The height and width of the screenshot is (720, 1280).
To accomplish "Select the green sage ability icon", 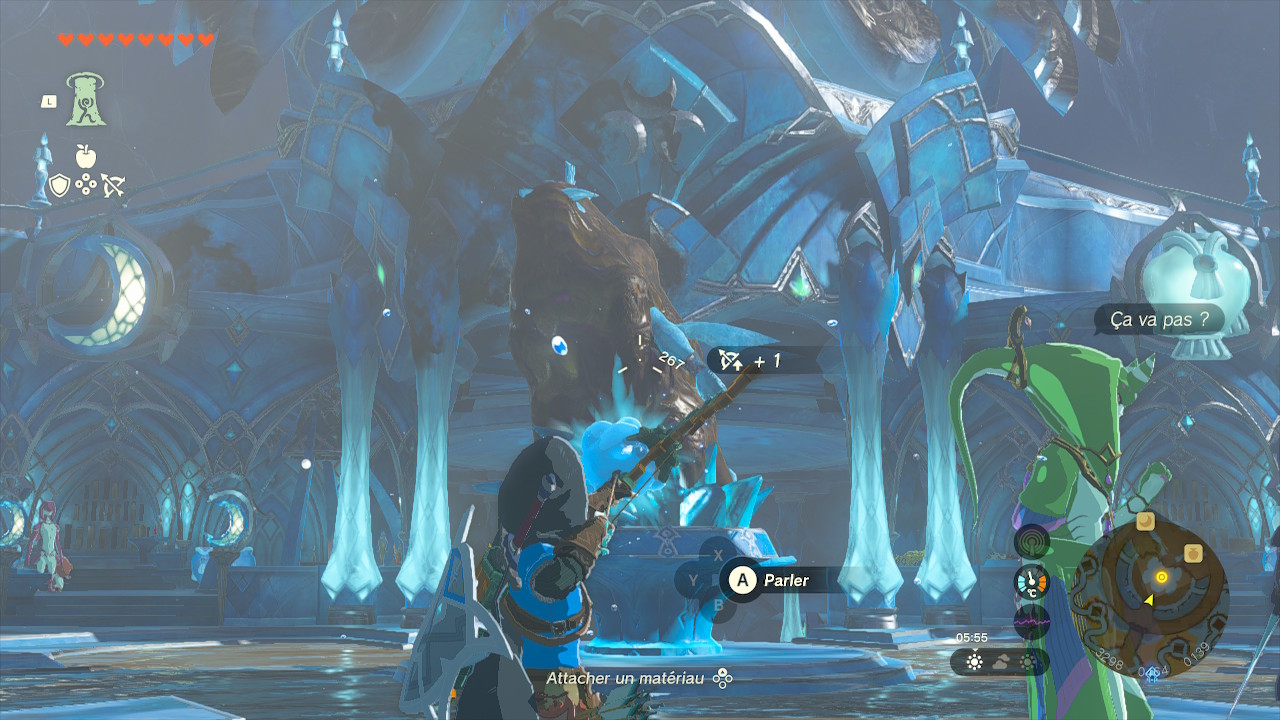I will point(87,100).
